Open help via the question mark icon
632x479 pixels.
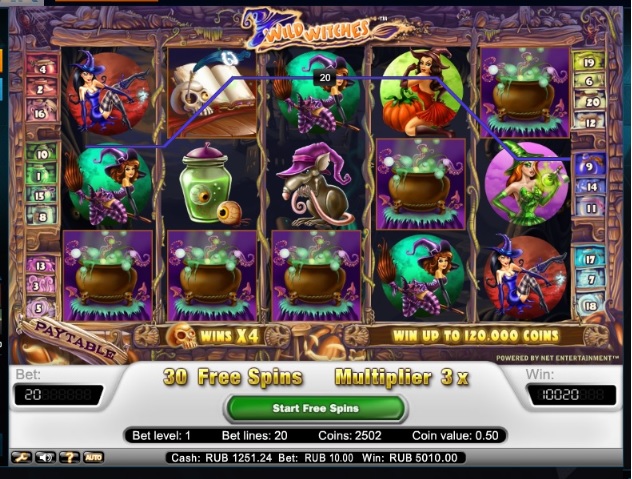(x=69, y=457)
